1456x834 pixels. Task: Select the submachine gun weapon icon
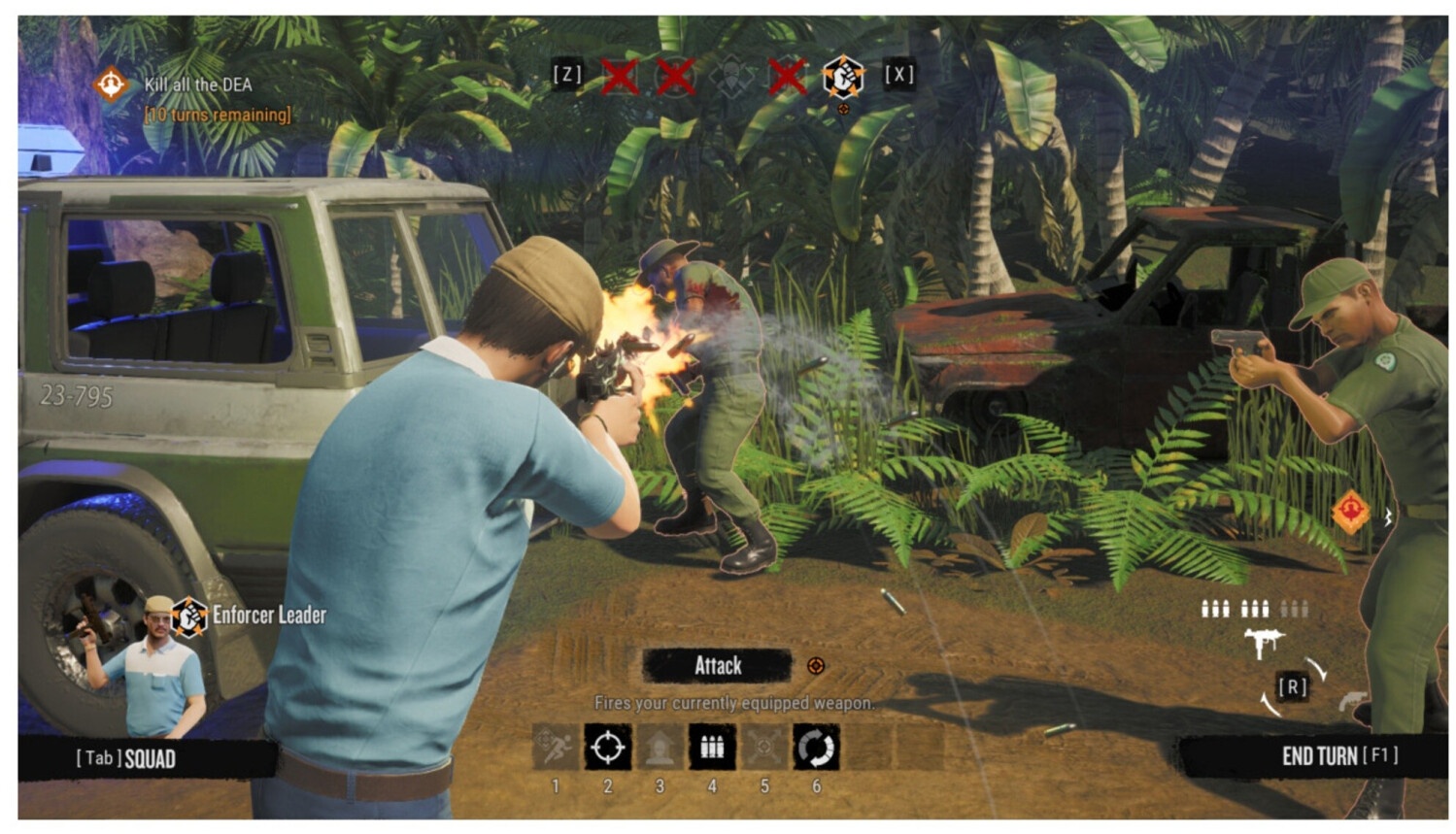tap(1263, 643)
